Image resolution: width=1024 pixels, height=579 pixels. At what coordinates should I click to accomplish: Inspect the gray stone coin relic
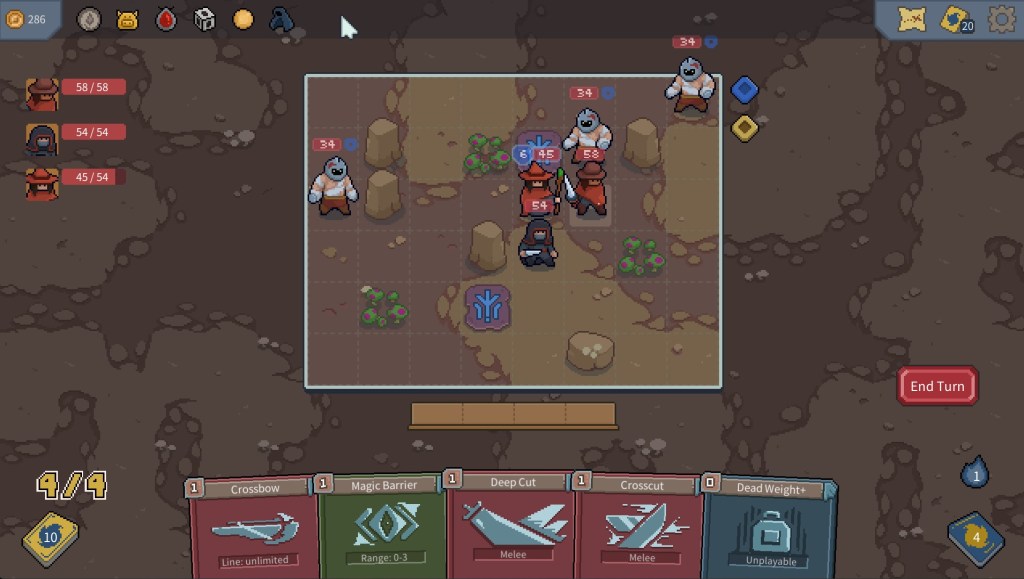(89, 19)
